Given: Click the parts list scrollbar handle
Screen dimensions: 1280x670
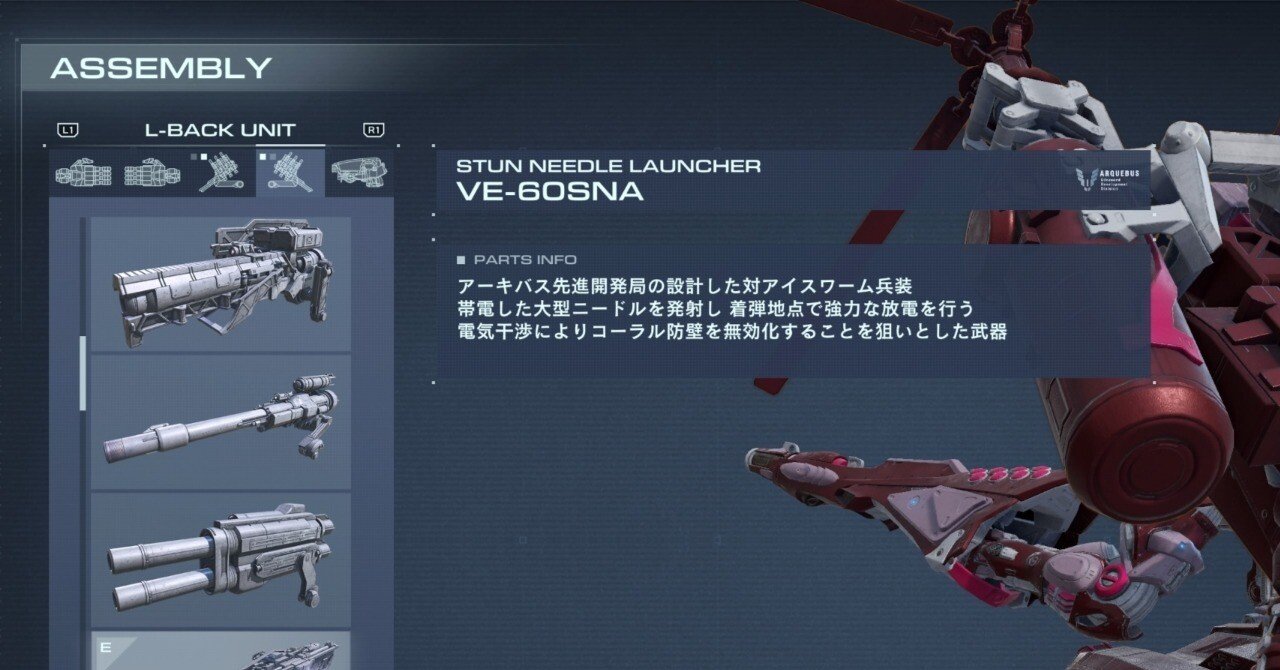Looking at the screenshot, I should [83, 373].
